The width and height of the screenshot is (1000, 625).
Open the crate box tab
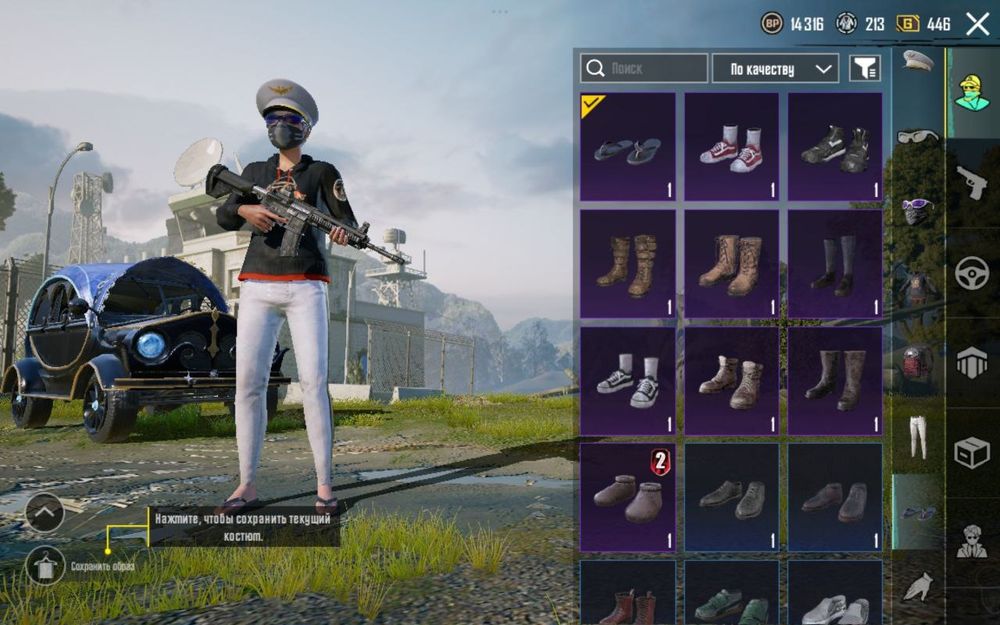[972, 452]
